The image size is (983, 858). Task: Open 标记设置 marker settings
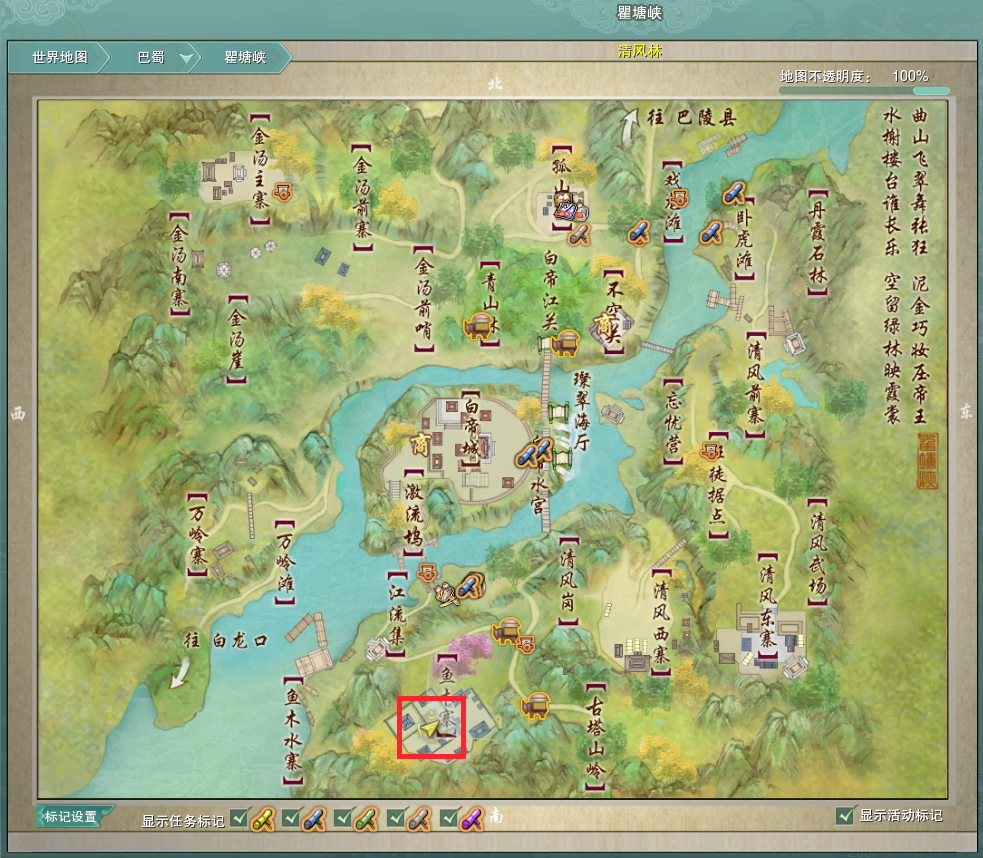72,816
